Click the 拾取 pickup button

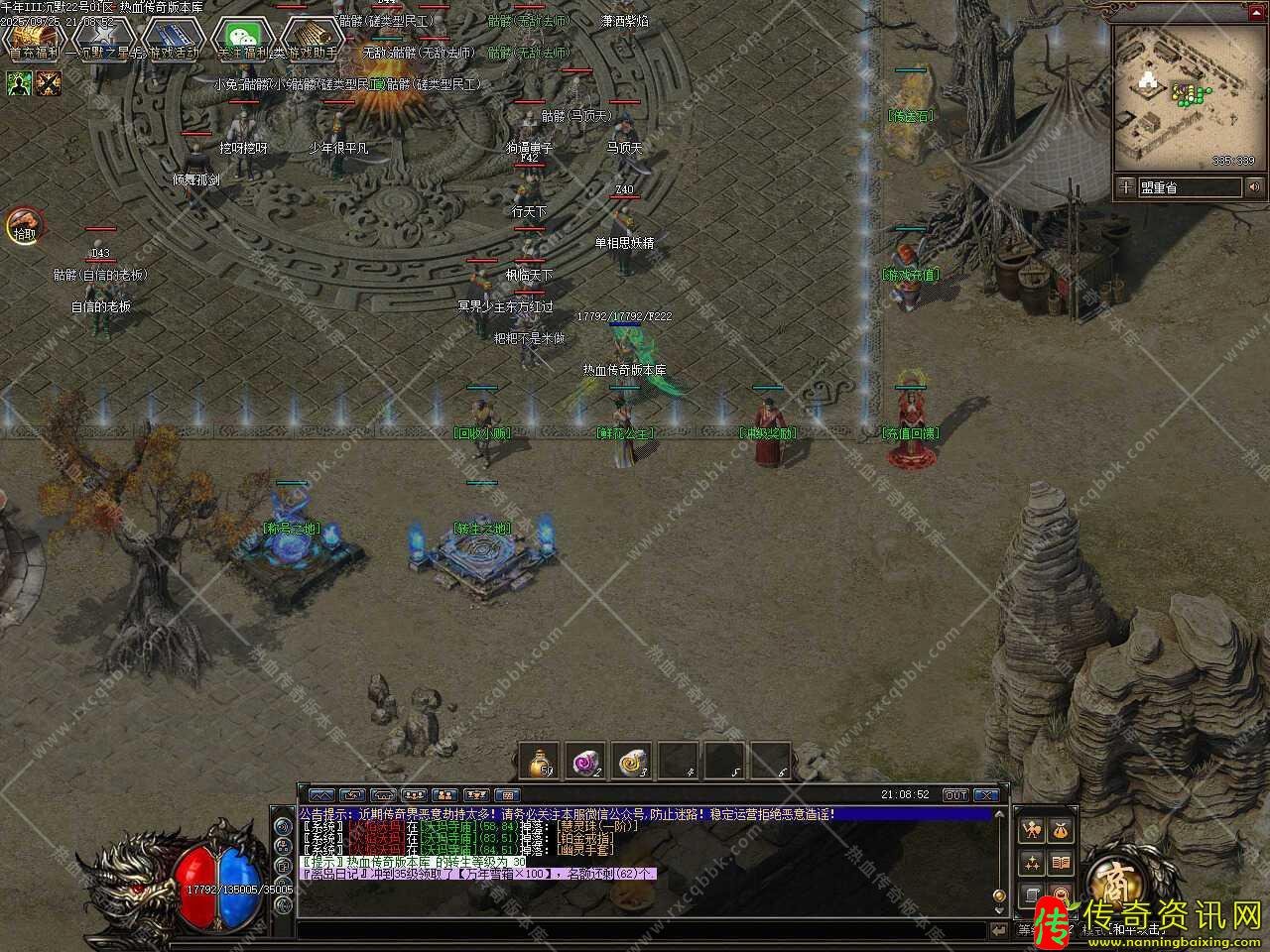coord(23,226)
